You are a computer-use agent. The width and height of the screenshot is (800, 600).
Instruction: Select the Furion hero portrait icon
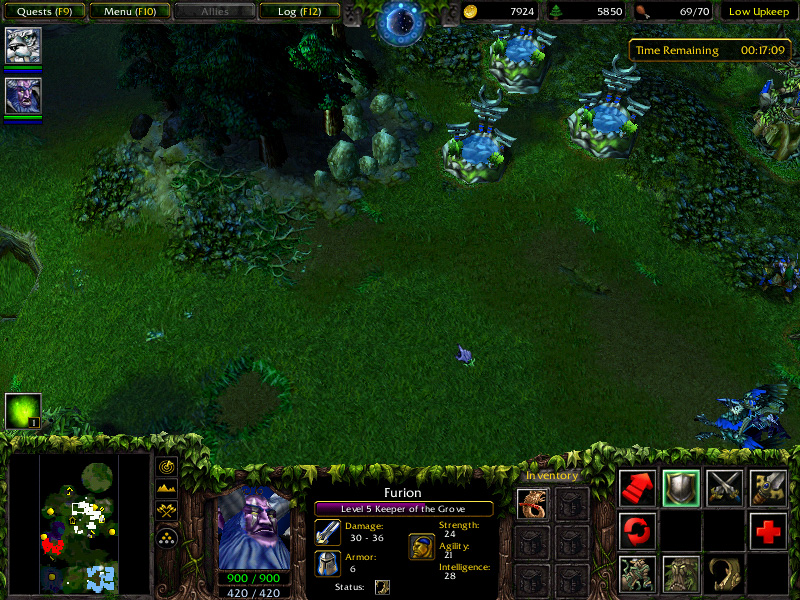[22, 95]
